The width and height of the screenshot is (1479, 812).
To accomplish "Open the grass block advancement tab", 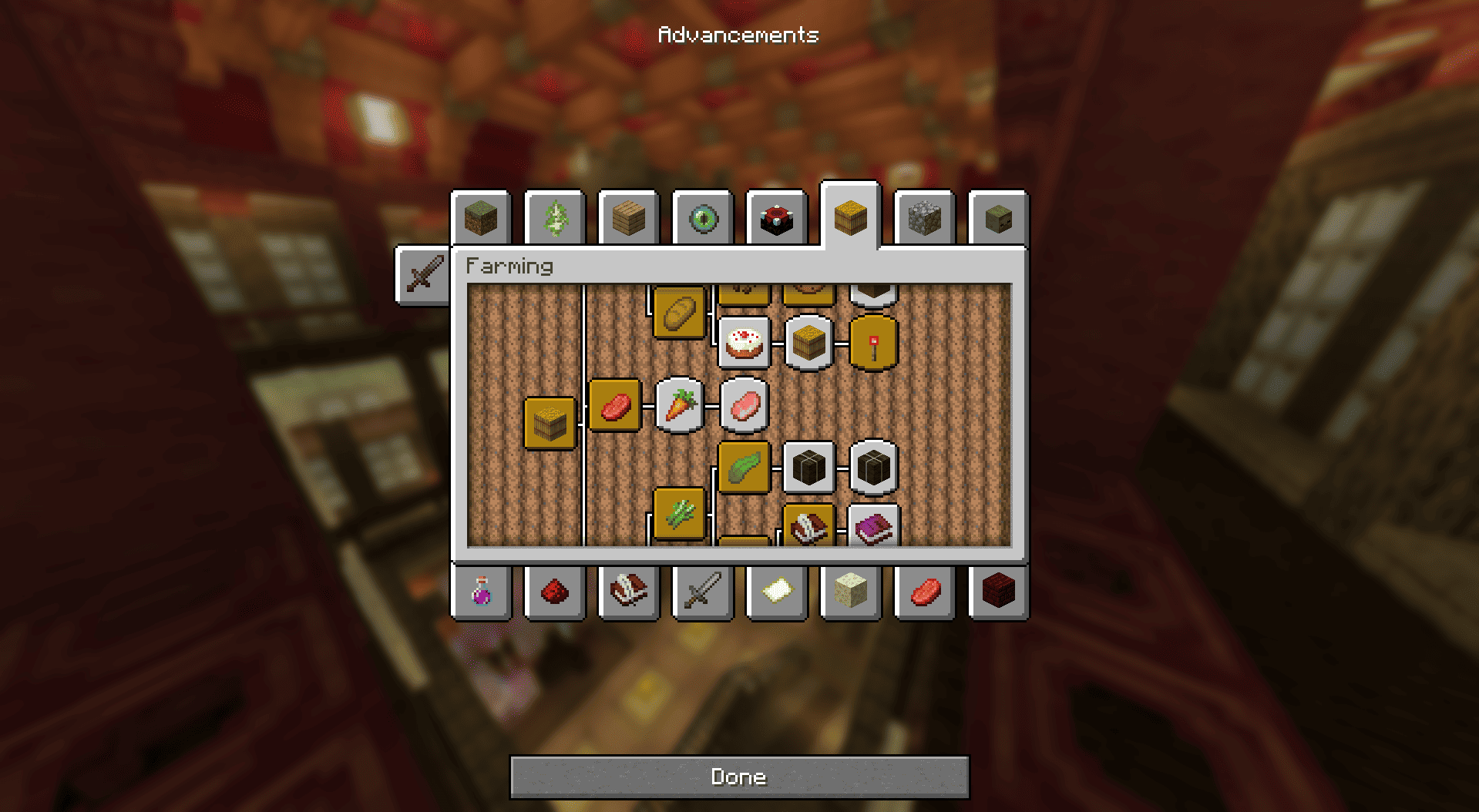I will (x=481, y=220).
